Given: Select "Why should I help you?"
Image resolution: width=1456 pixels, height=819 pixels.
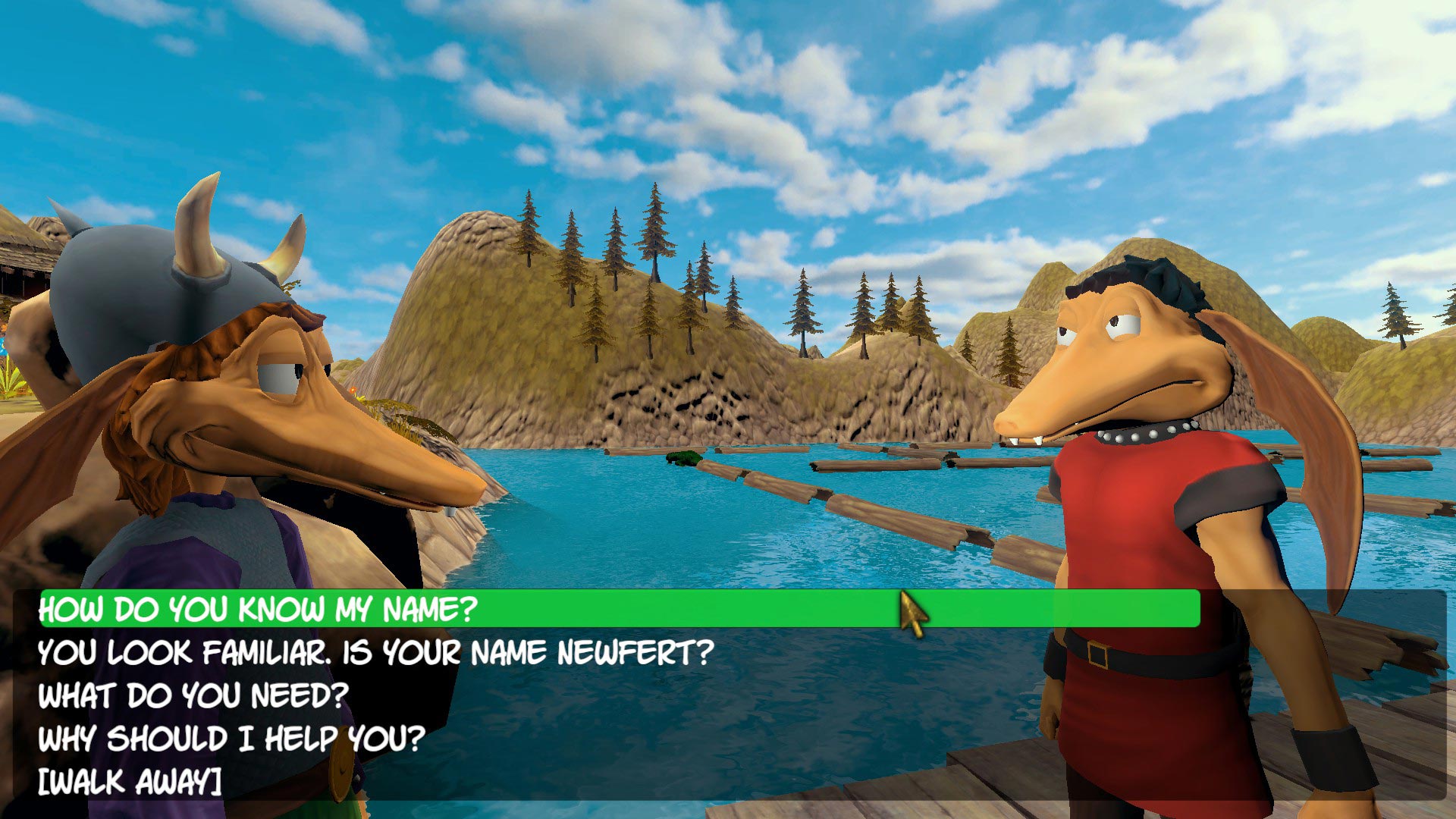Looking at the screenshot, I should click(x=231, y=737).
